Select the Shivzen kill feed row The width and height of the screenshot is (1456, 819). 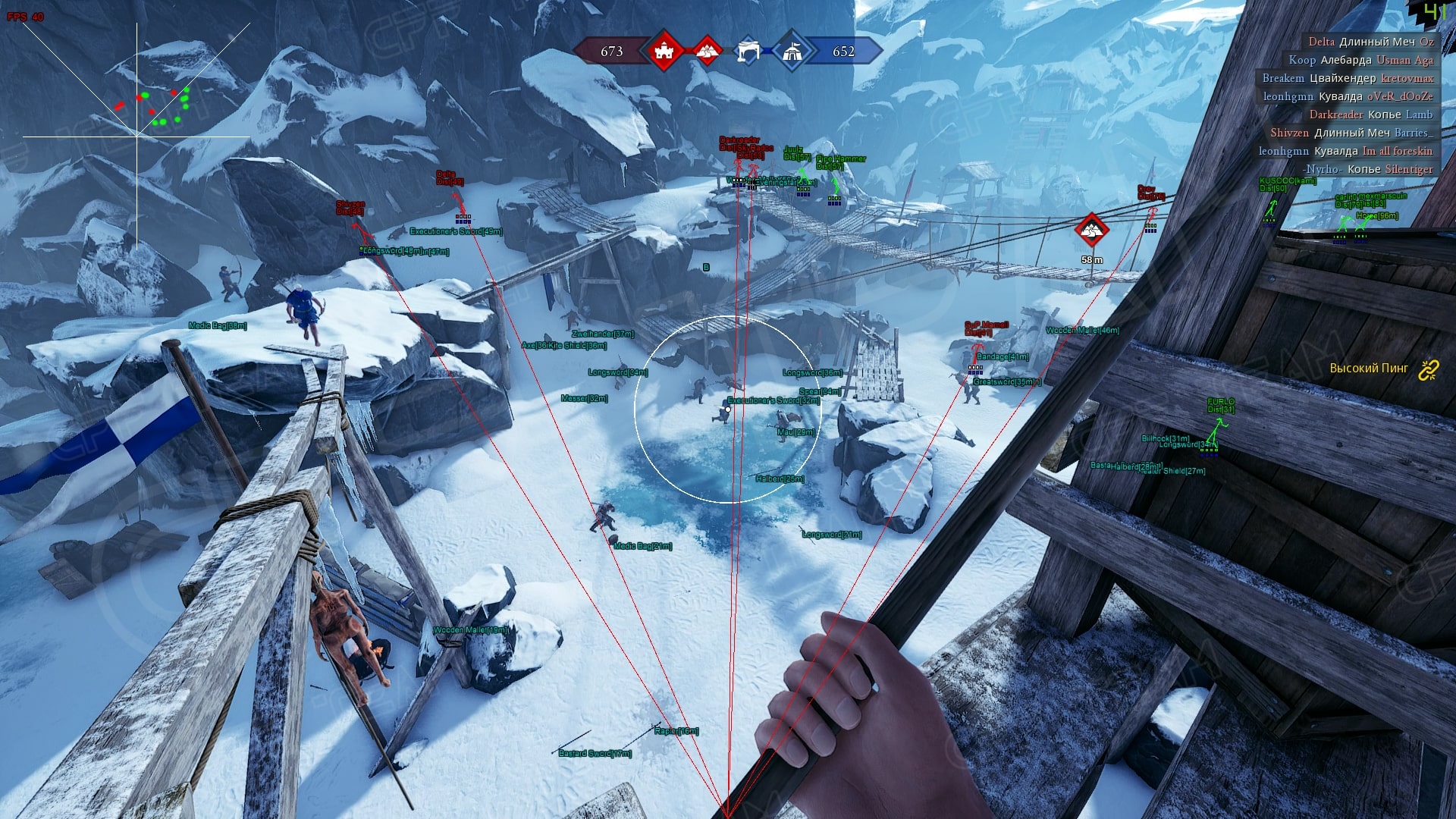(1351, 133)
